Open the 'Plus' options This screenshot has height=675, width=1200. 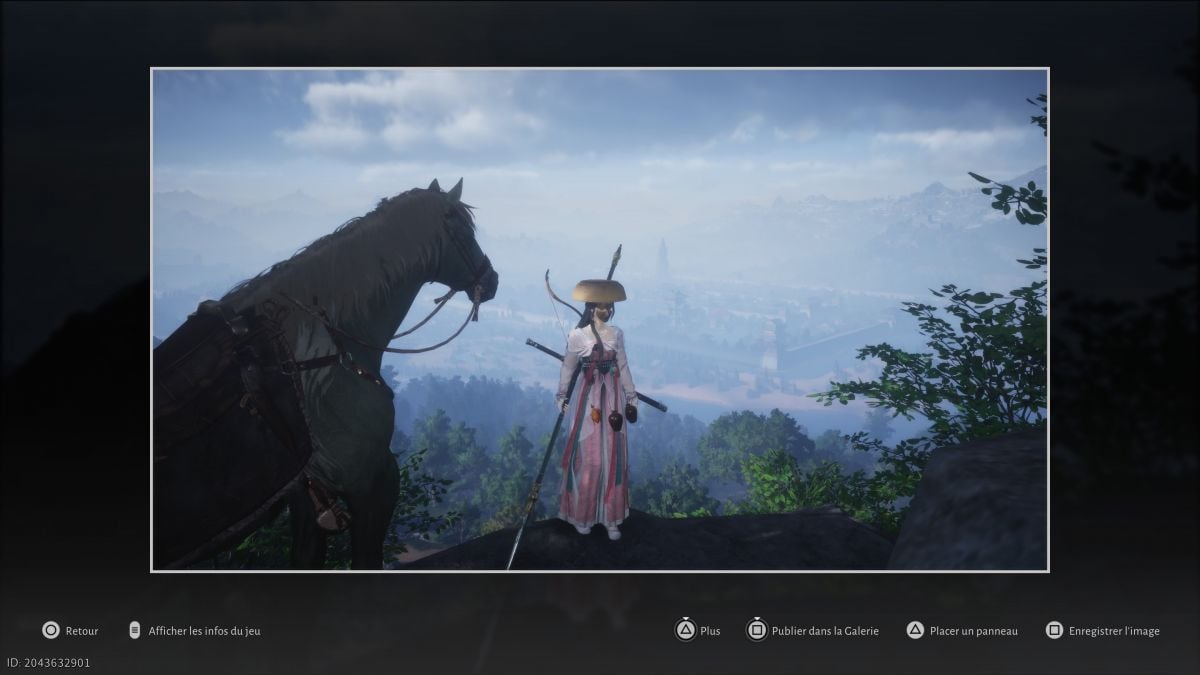point(698,631)
